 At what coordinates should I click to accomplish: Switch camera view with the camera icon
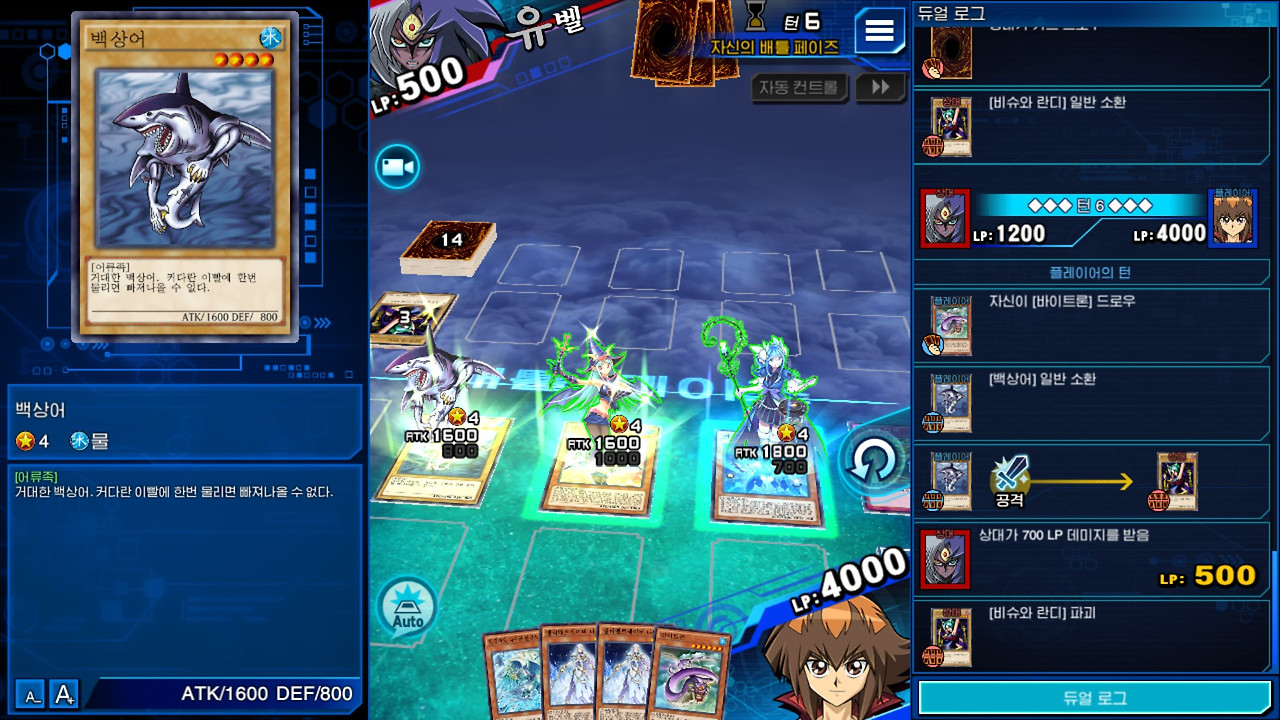tap(397, 167)
